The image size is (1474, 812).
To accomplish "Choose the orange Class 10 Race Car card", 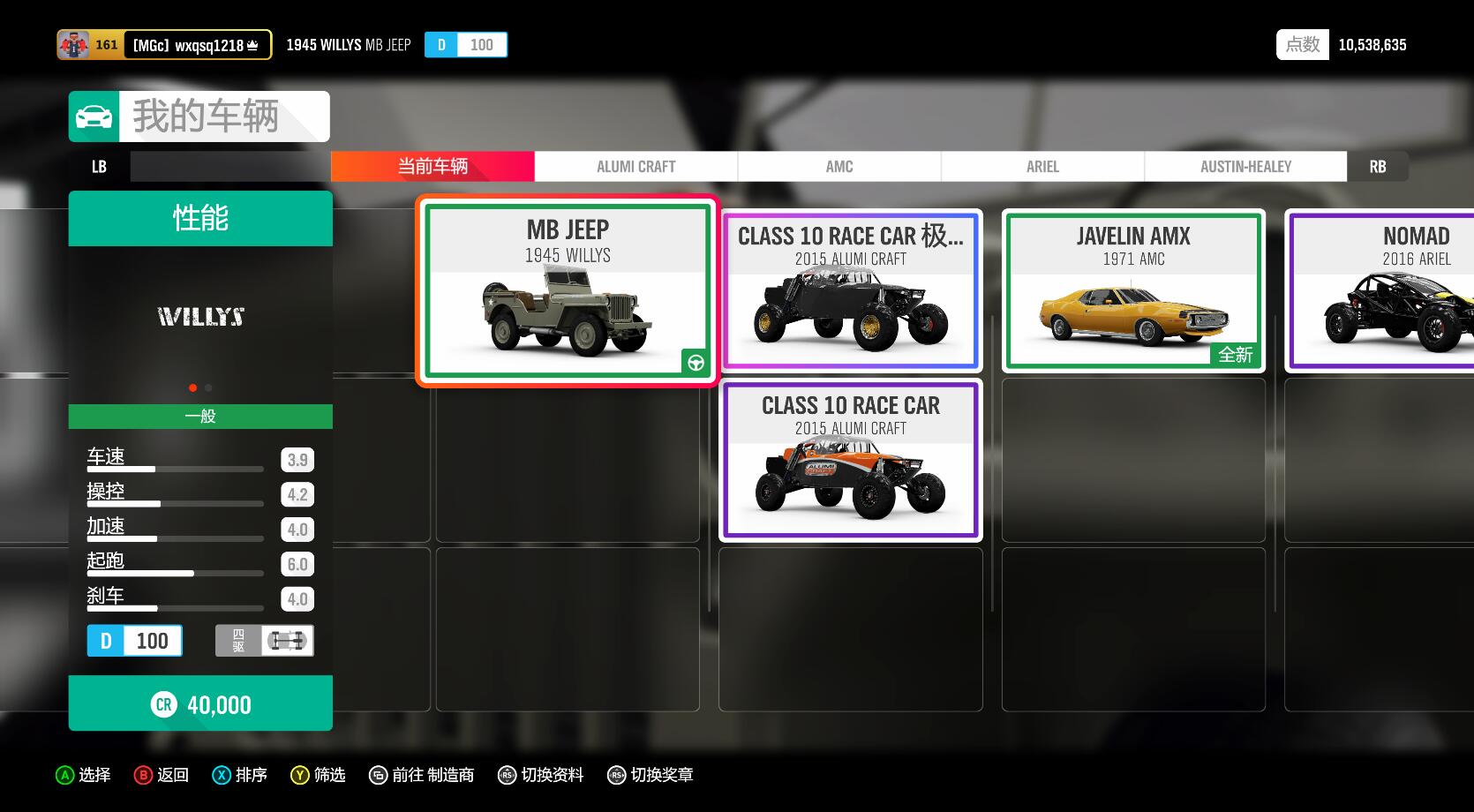I will (850, 460).
